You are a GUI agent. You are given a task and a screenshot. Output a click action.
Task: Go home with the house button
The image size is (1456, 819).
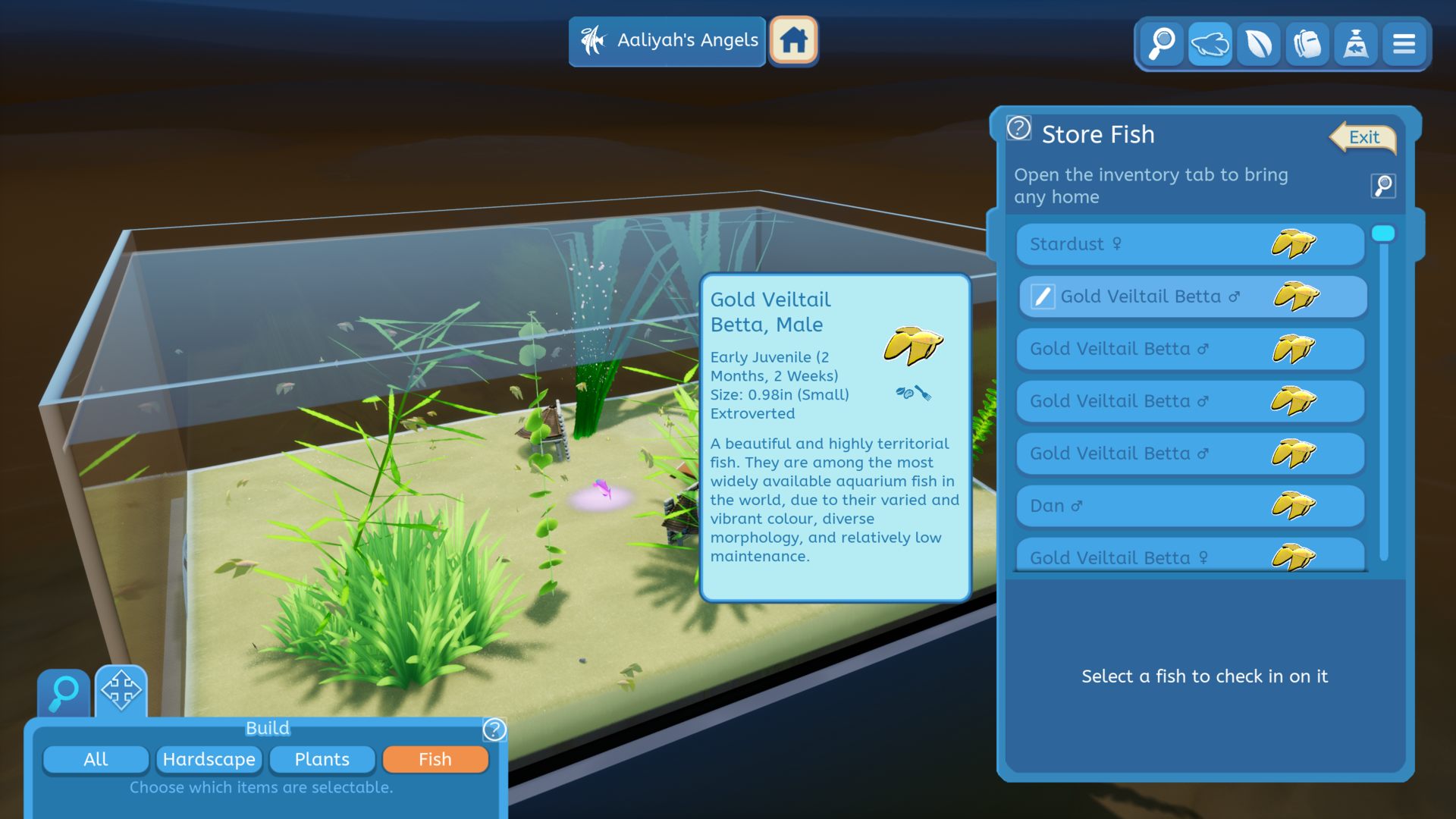pos(793,41)
